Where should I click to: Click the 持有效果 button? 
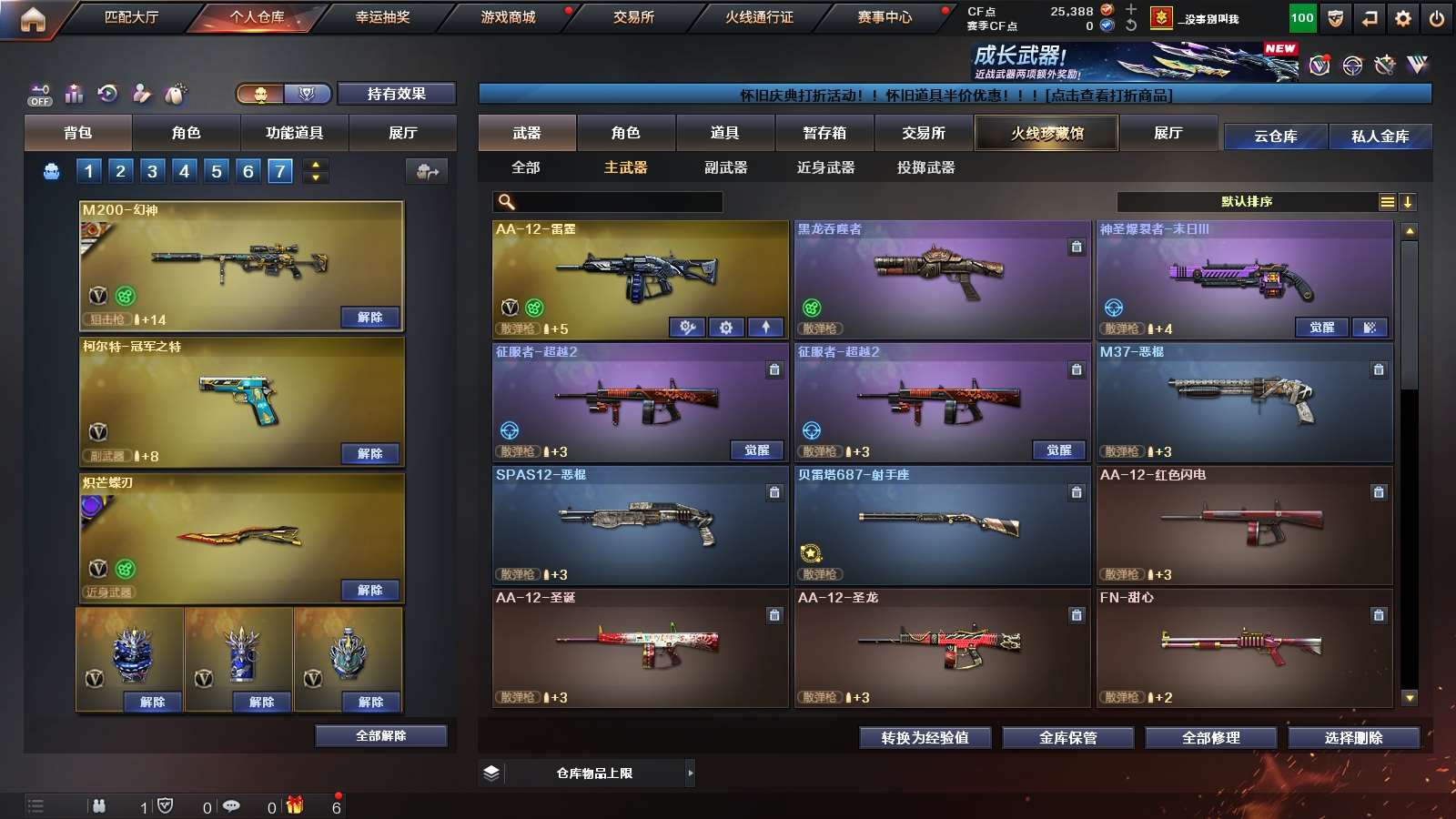[x=396, y=94]
